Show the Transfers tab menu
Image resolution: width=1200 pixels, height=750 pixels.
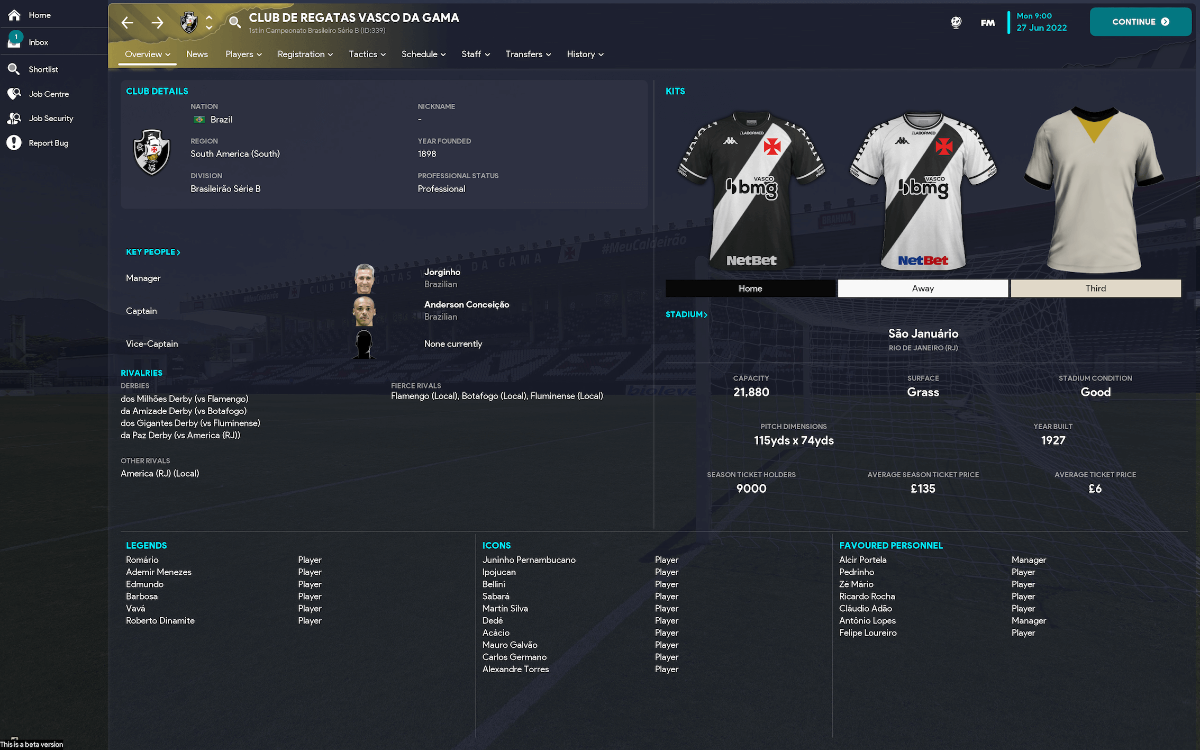[528, 55]
